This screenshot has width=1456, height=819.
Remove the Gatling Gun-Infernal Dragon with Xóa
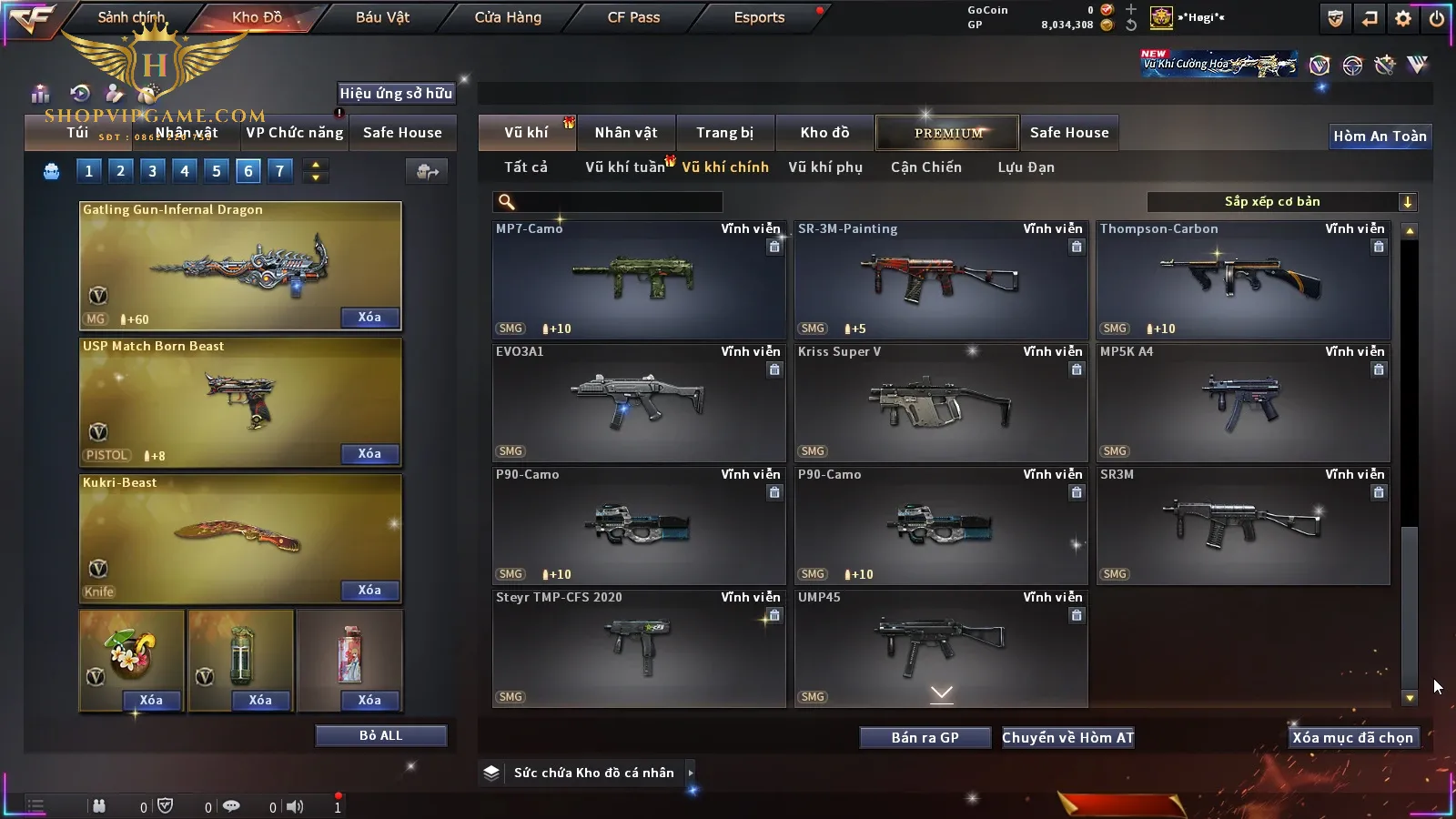tap(369, 318)
